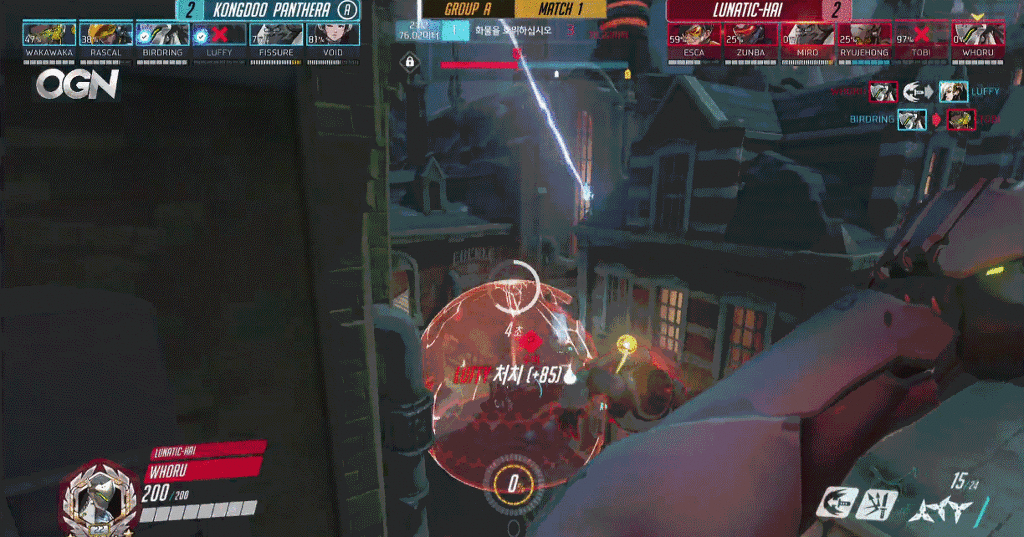Click TOBI's eliminated player slot
Viewport: 1024px width, 537px height.
coord(921,36)
